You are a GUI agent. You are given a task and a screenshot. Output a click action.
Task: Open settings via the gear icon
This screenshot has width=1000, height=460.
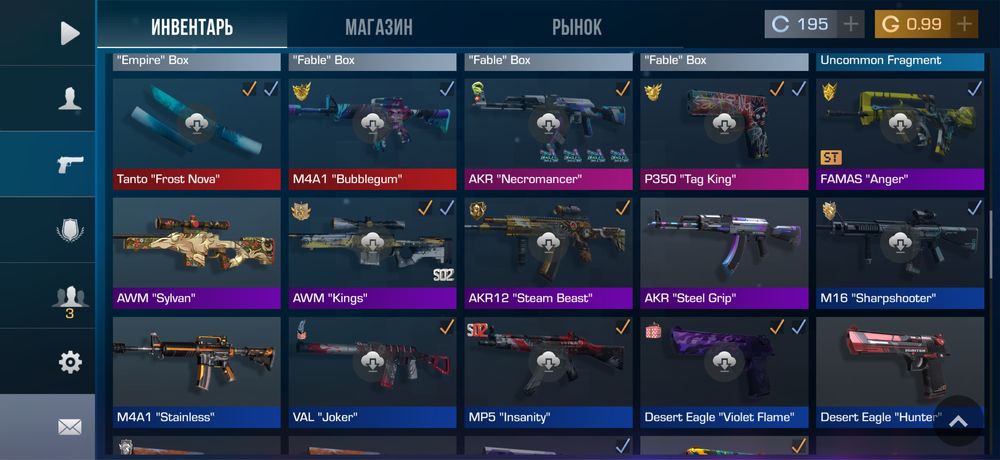pos(69,362)
